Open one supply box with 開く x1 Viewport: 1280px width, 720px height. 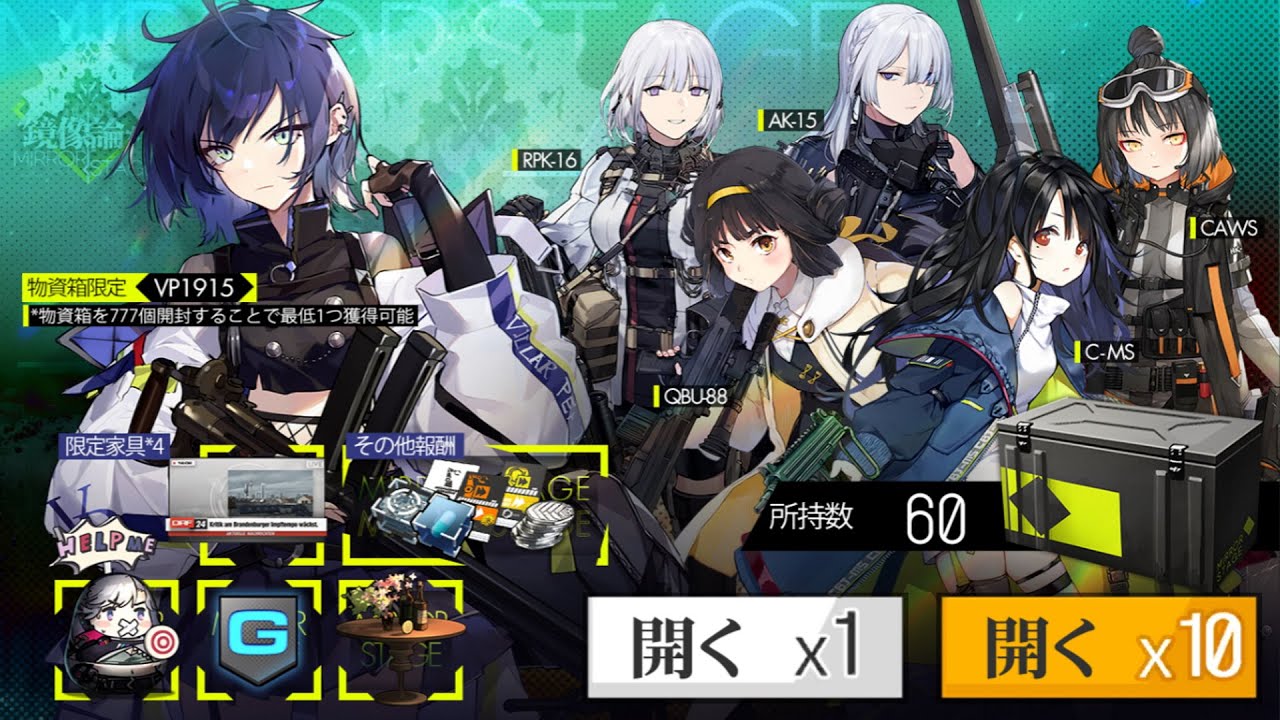[745, 647]
